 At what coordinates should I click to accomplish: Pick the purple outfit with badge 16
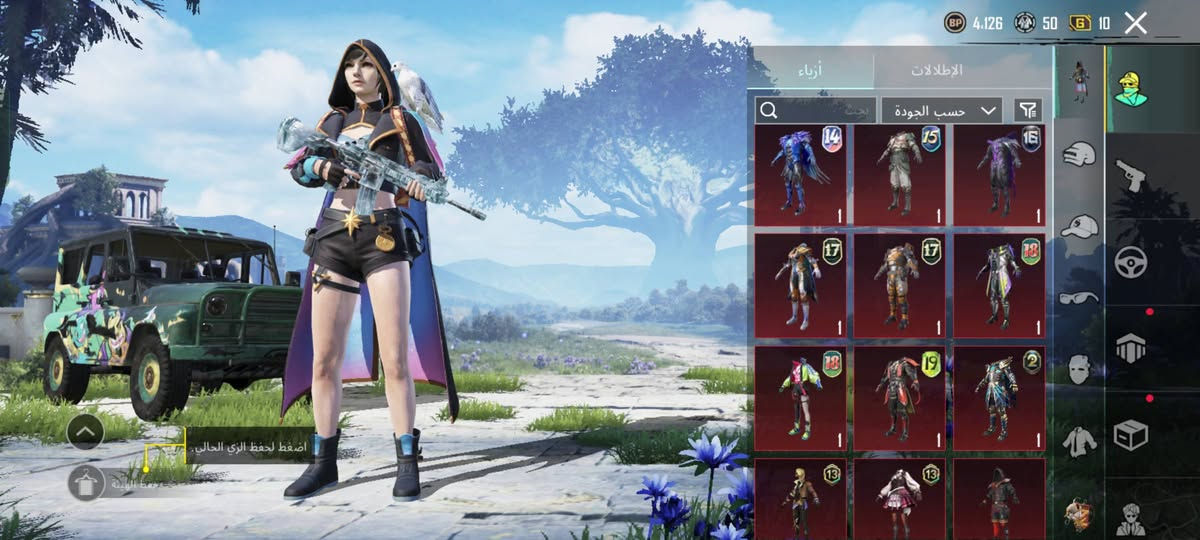tap(999, 175)
